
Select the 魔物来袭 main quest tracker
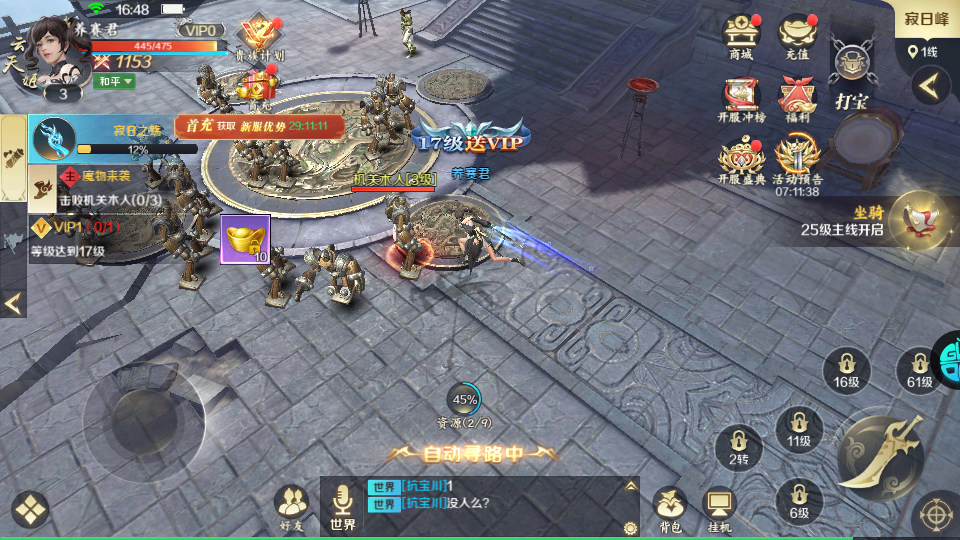(x=108, y=187)
